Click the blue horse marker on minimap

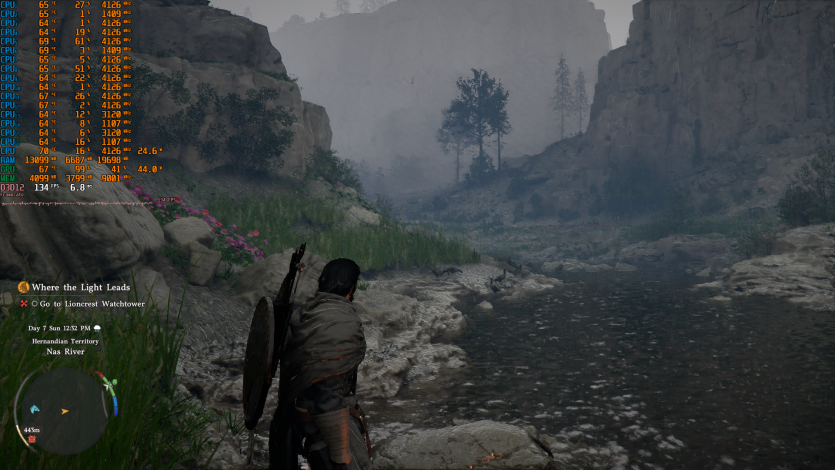[x=34, y=408]
